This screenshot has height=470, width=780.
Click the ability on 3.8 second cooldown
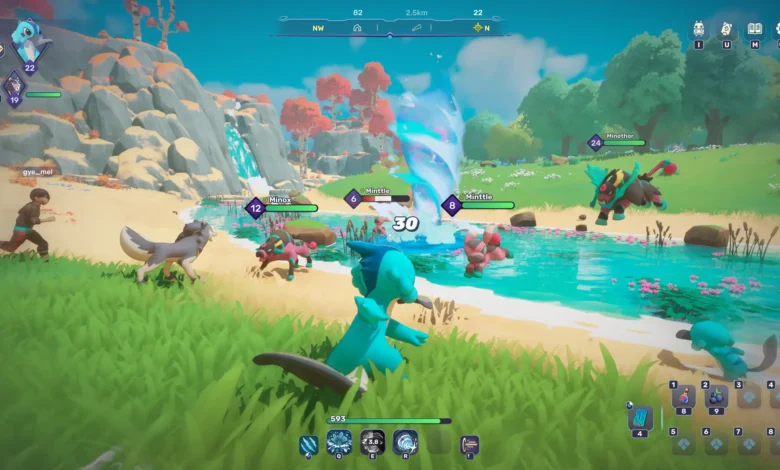coord(372,442)
